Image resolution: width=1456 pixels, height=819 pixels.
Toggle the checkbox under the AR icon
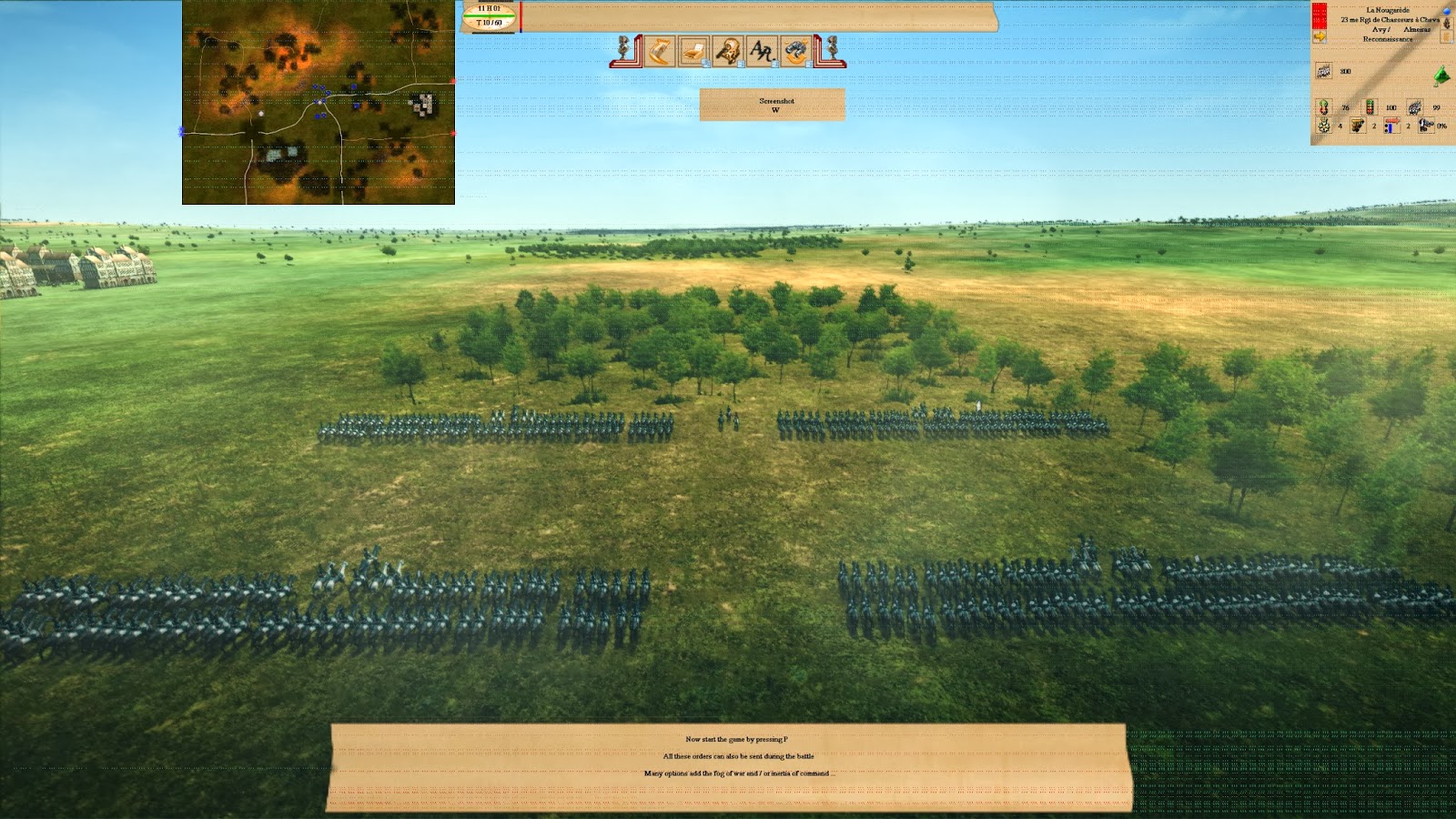(x=775, y=64)
